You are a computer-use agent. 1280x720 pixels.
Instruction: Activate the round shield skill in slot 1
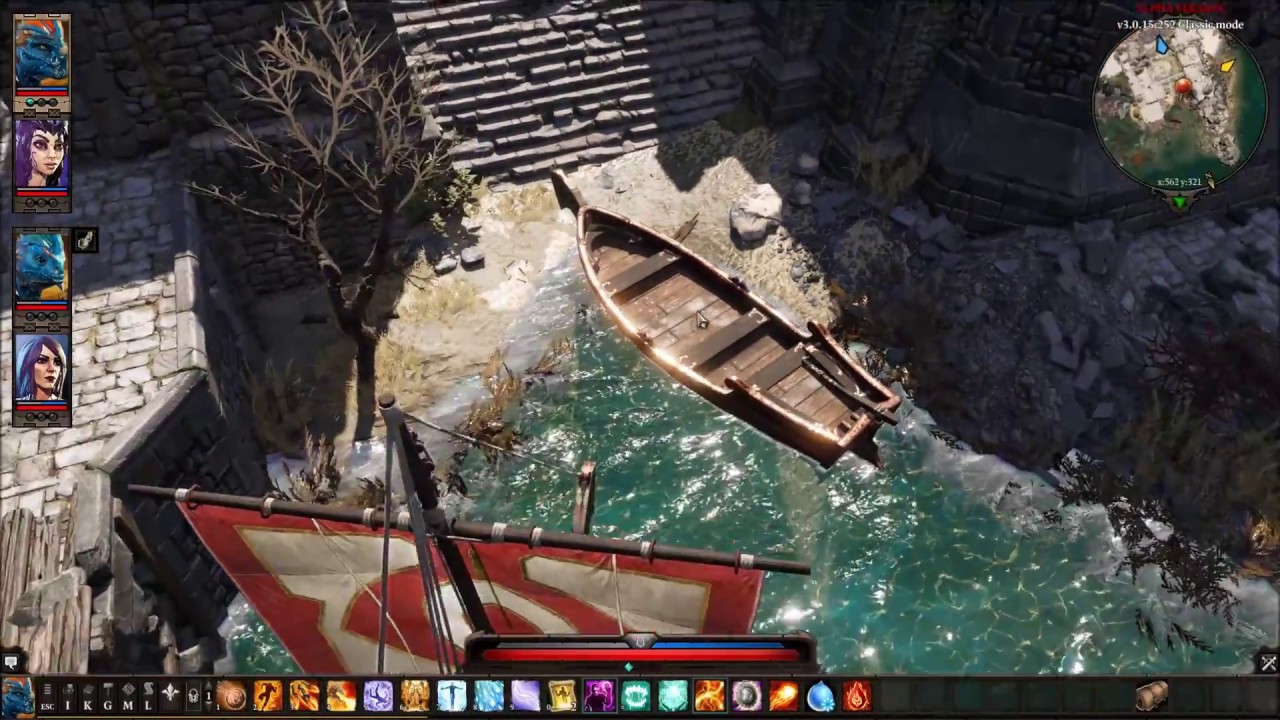pos(231,696)
